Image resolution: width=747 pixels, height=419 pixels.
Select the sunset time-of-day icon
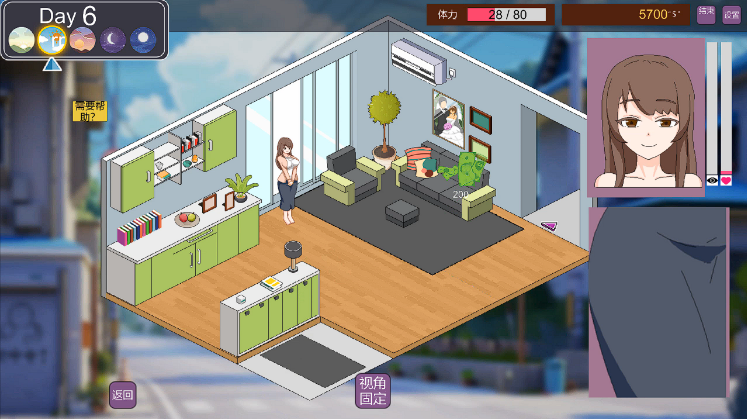coord(82,40)
